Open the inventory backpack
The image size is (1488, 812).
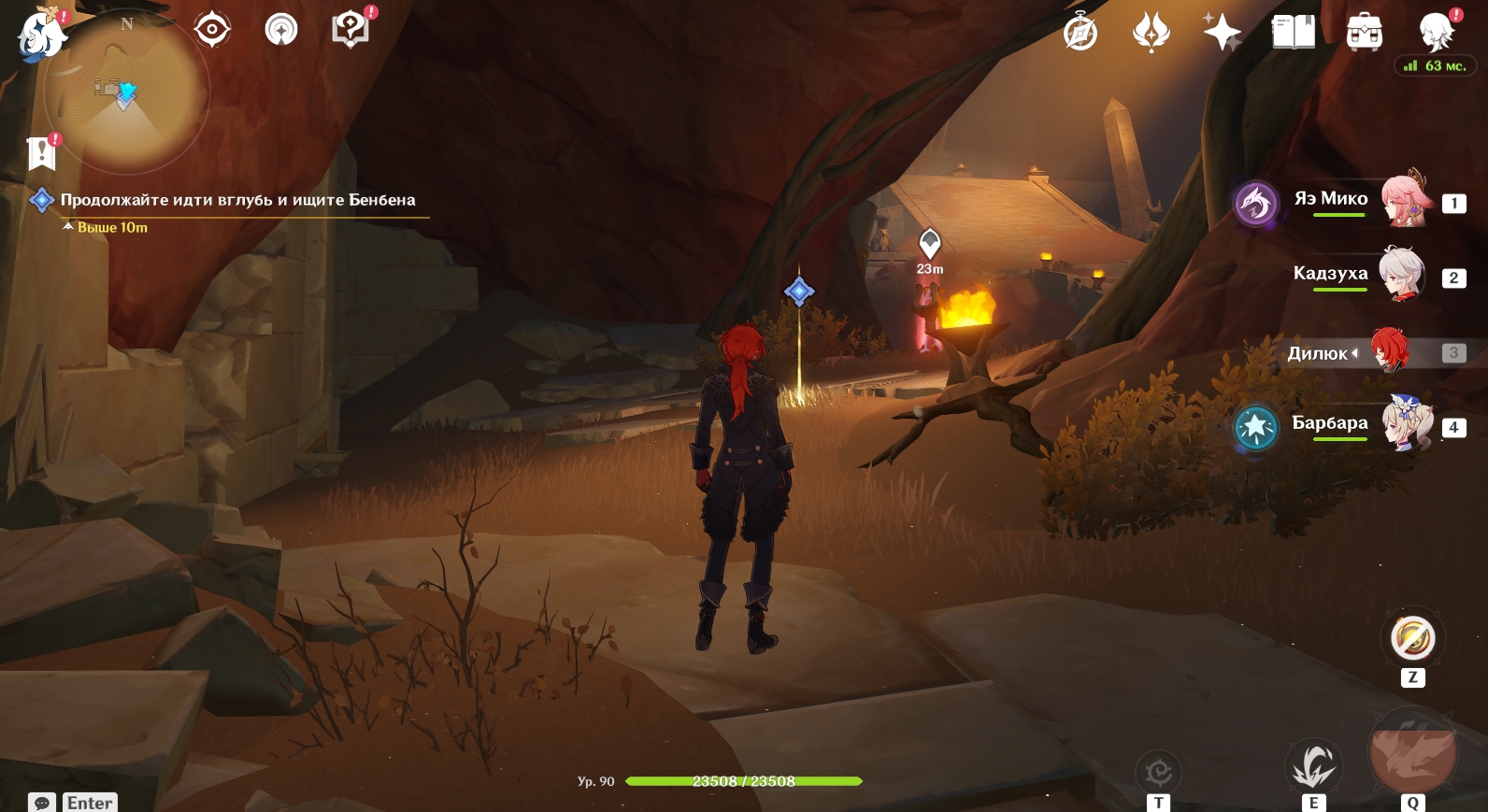pyautogui.click(x=1364, y=33)
